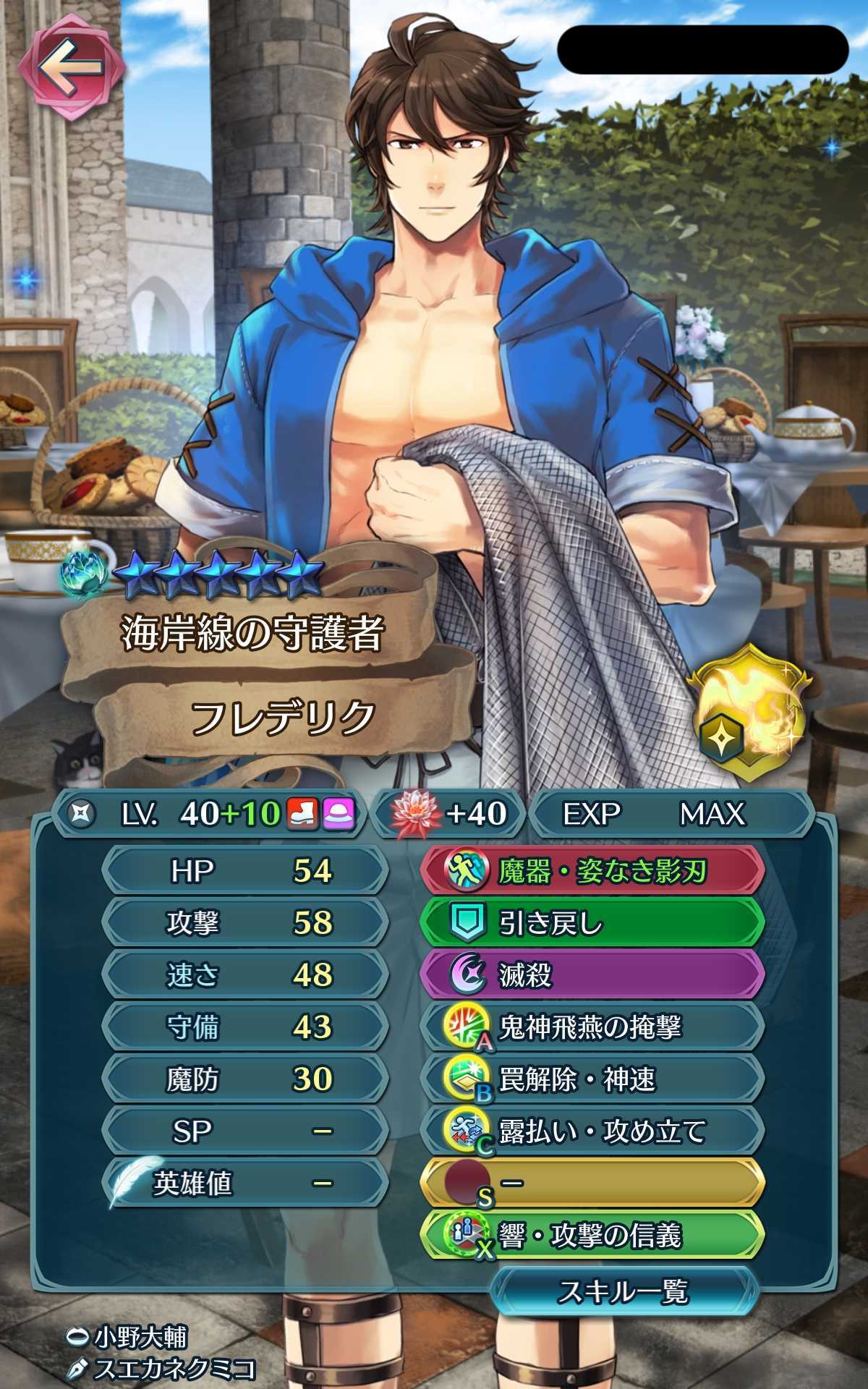Show the X skill 響・攻撃の信義

click(592, 1236)
